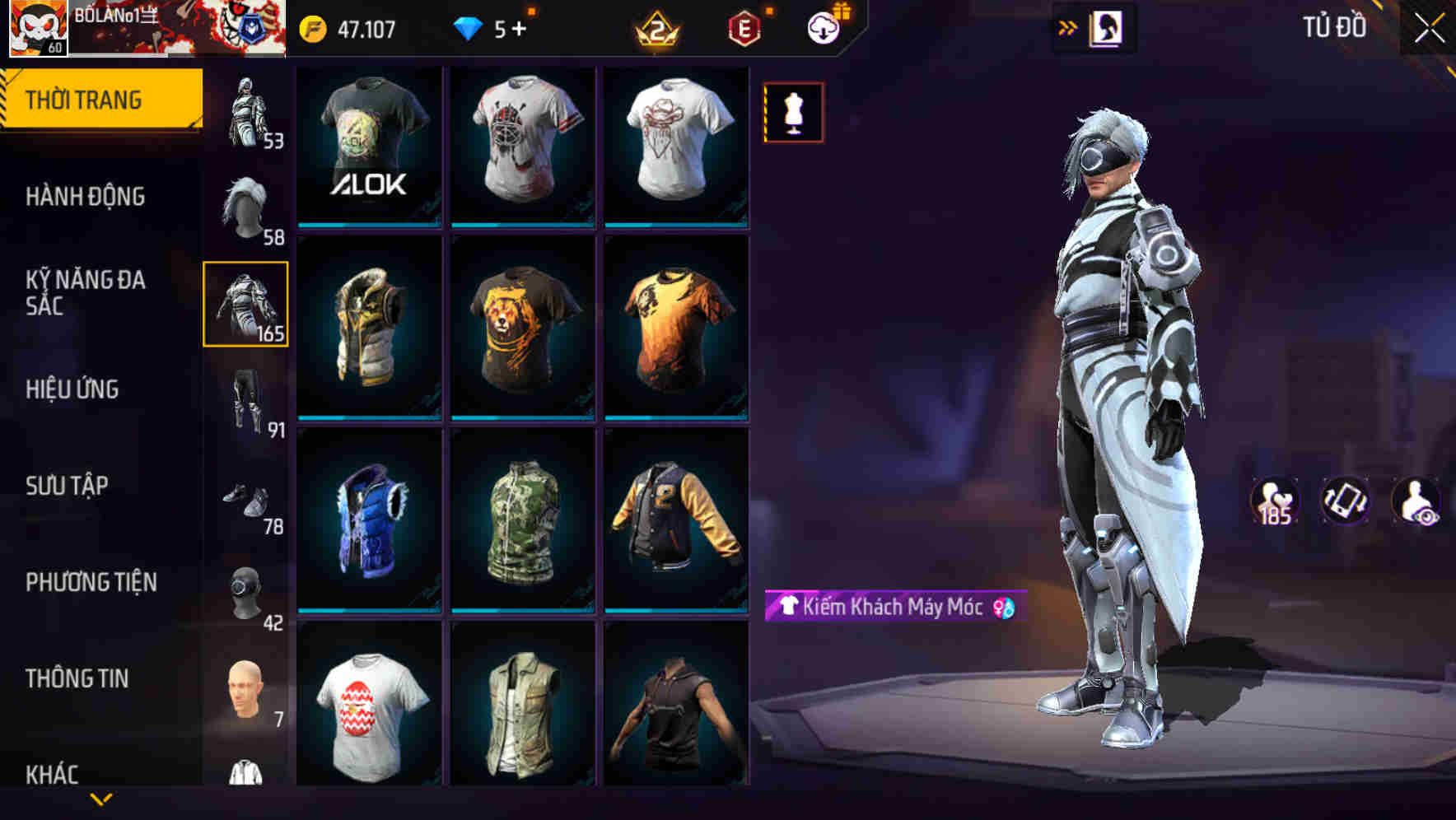Toggle the mannequin preview icon
The width and height of the screenshot is (1456, 820).
[x=792, y=112]
